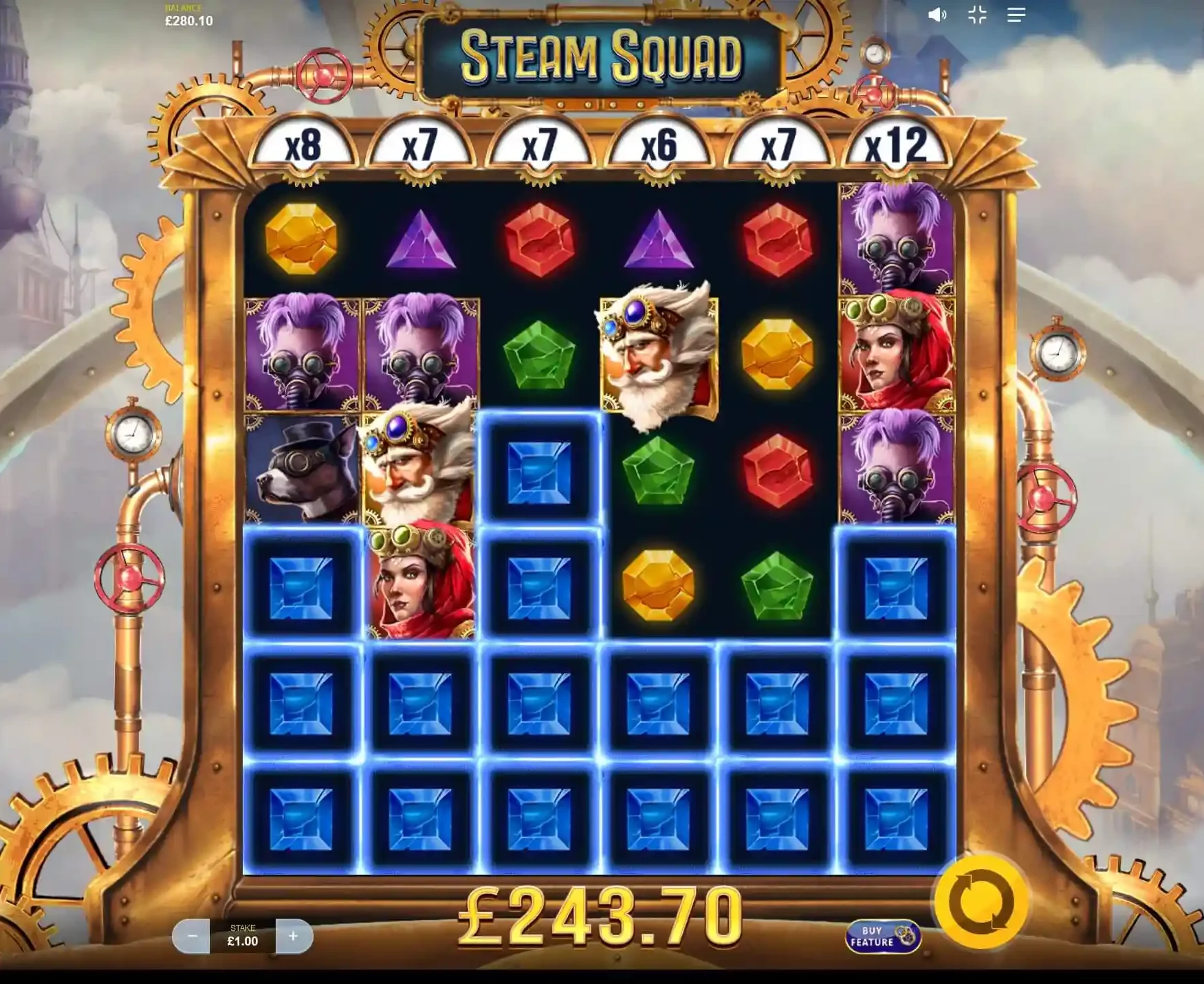Mute the game sound
This screenshot has width=1204, height=984.
[x=937, y=14]
